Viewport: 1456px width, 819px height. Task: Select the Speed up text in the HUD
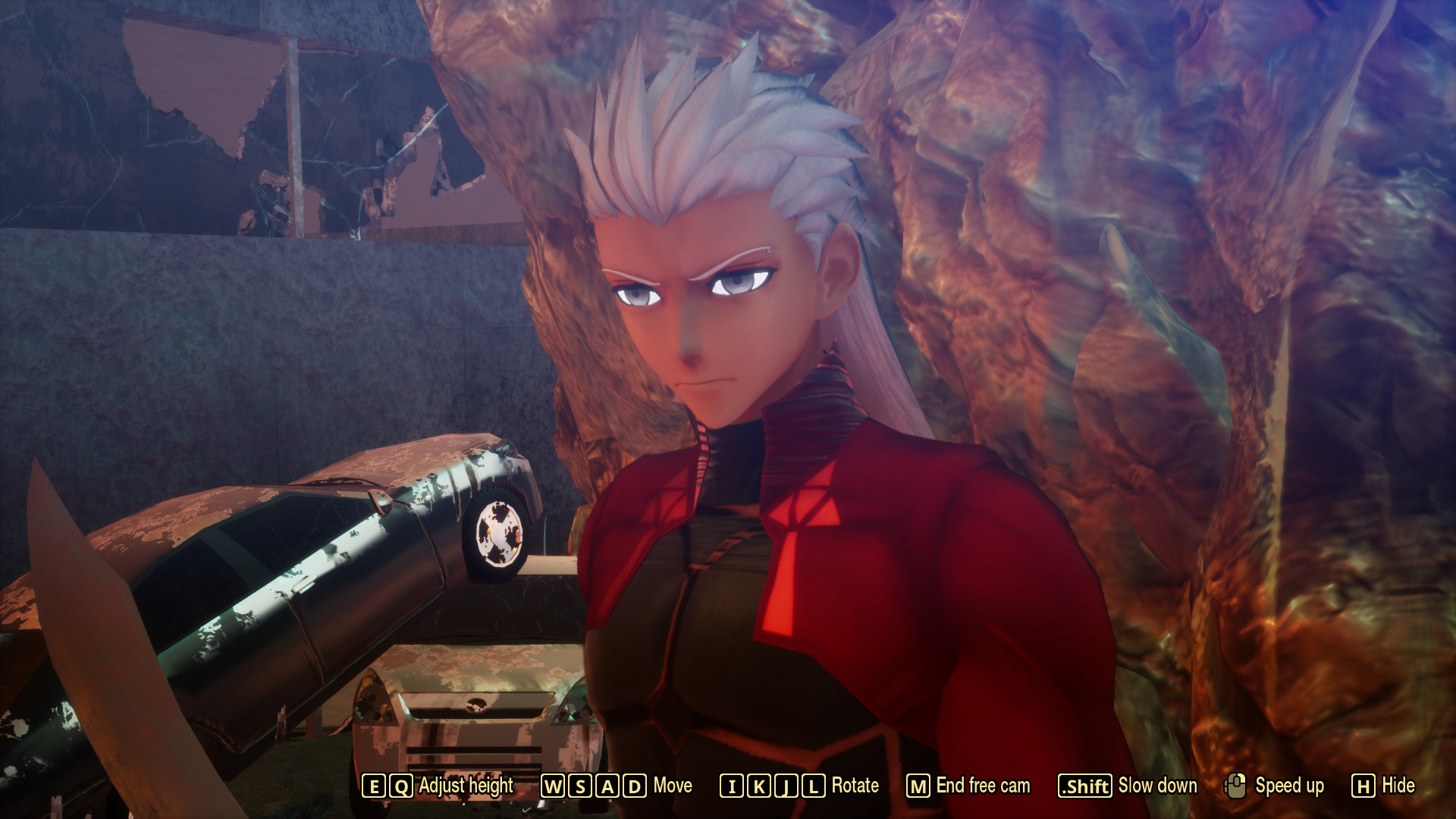click(1289, 787)
